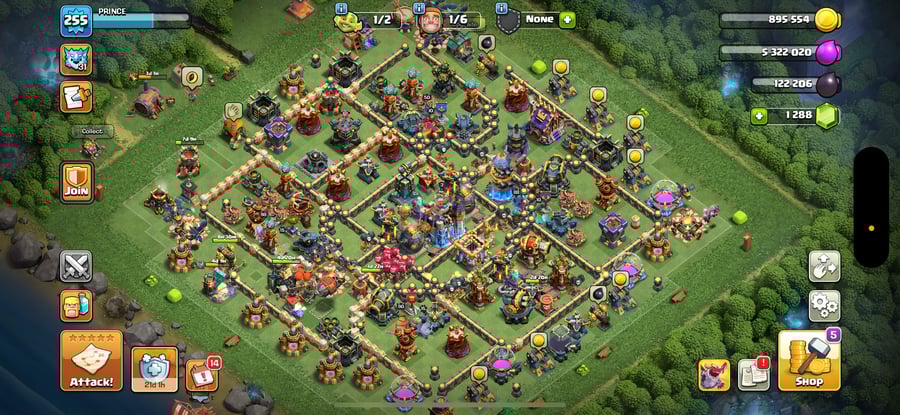This screenshot has width=900, height=415.
Task: Open the settings gear menu
Action: (824, 304)
